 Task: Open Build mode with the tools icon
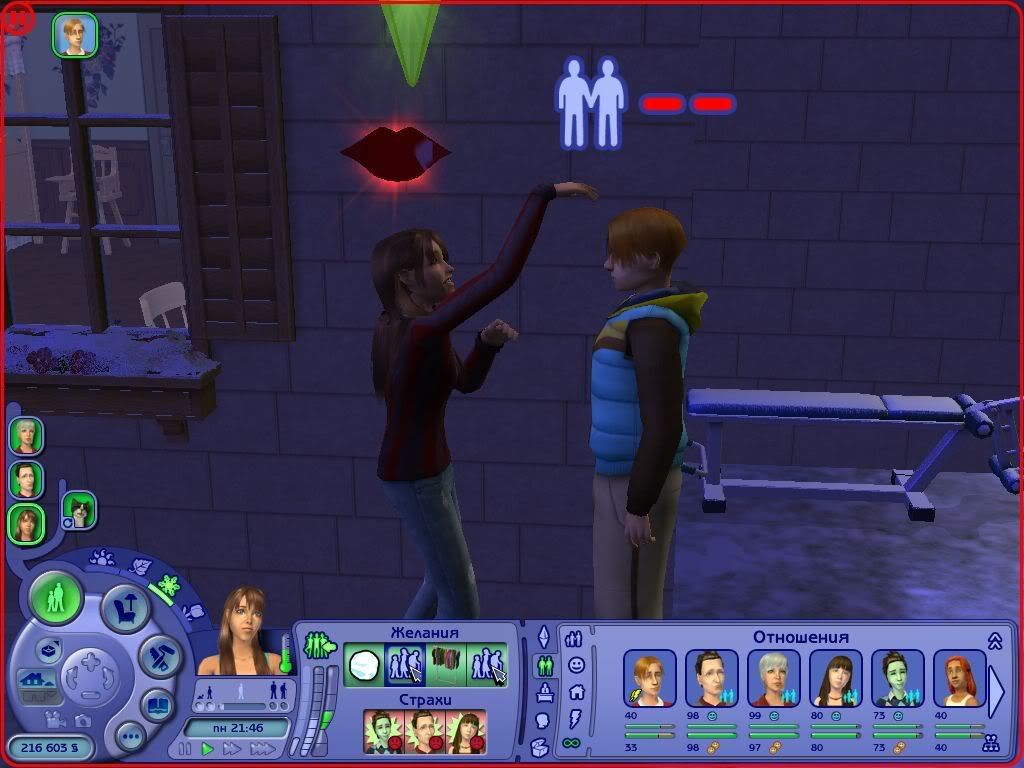[159, 655]
